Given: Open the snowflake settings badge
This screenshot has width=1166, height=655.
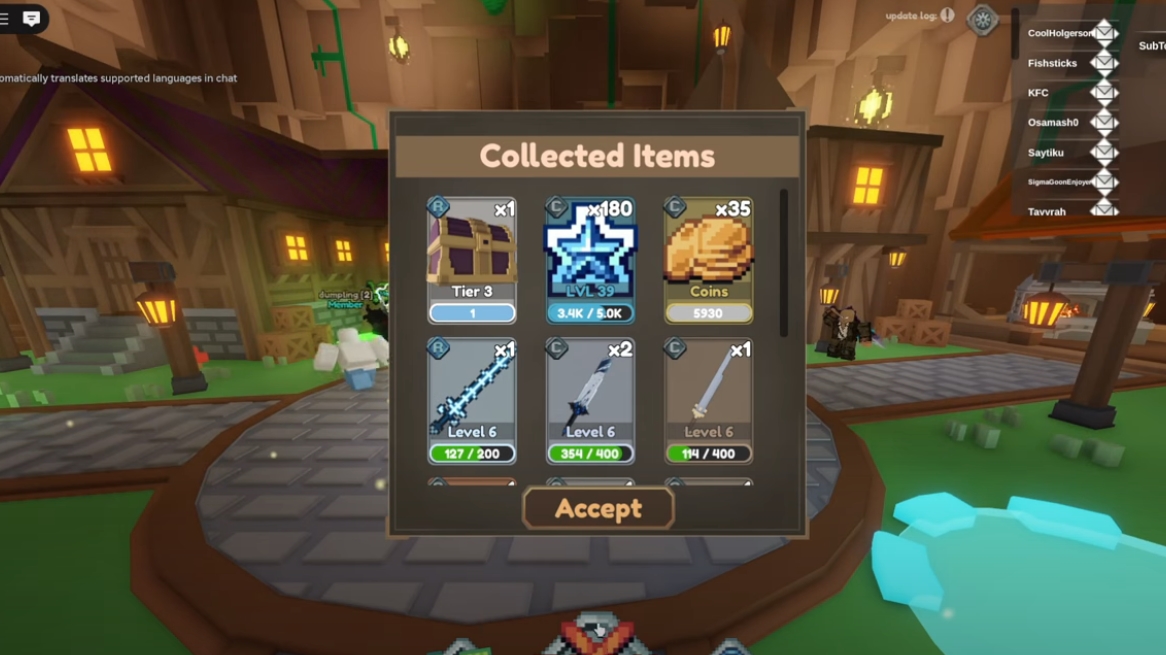Looking at the screenshot, I should tap(982, 20).
